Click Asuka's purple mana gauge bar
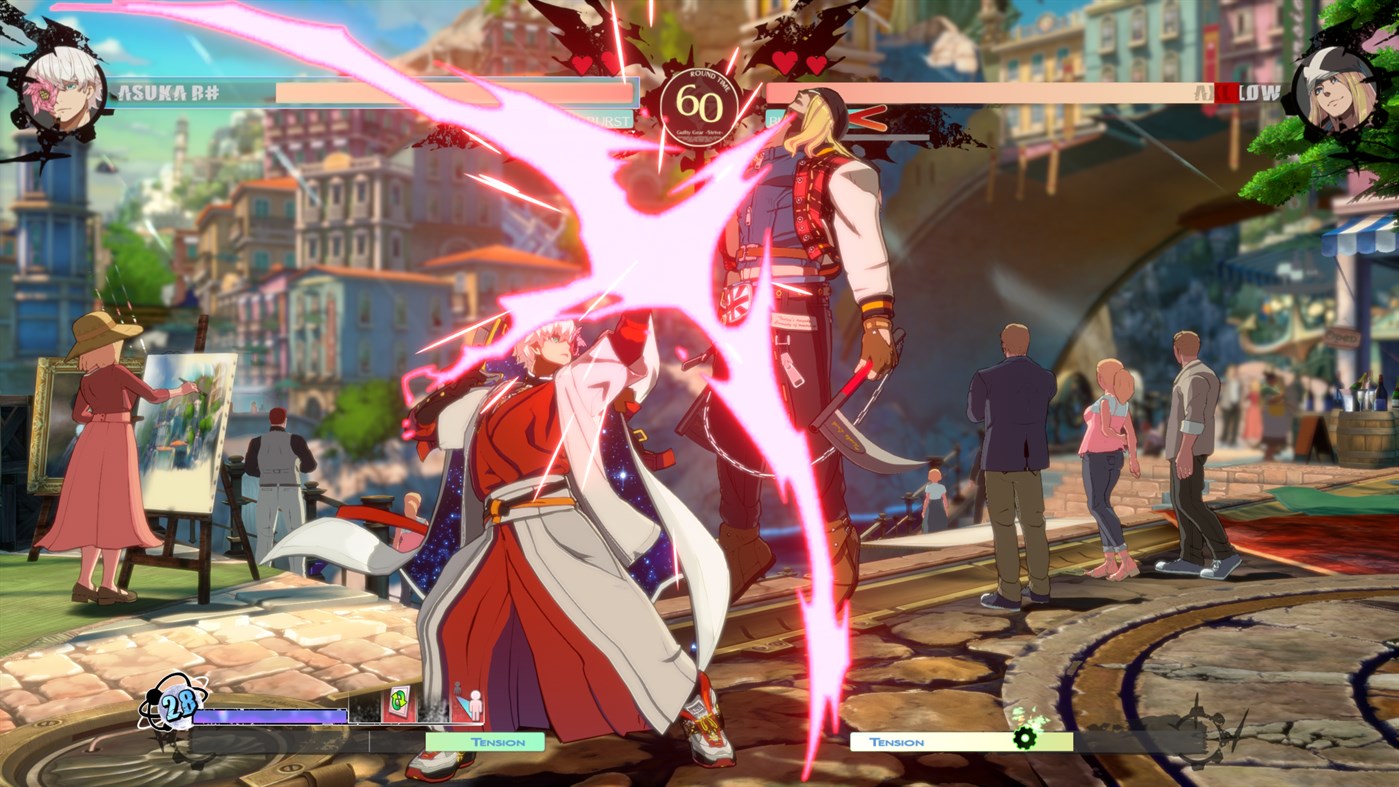The width and height of the screenshot is (1399, 787). point(270,716)
